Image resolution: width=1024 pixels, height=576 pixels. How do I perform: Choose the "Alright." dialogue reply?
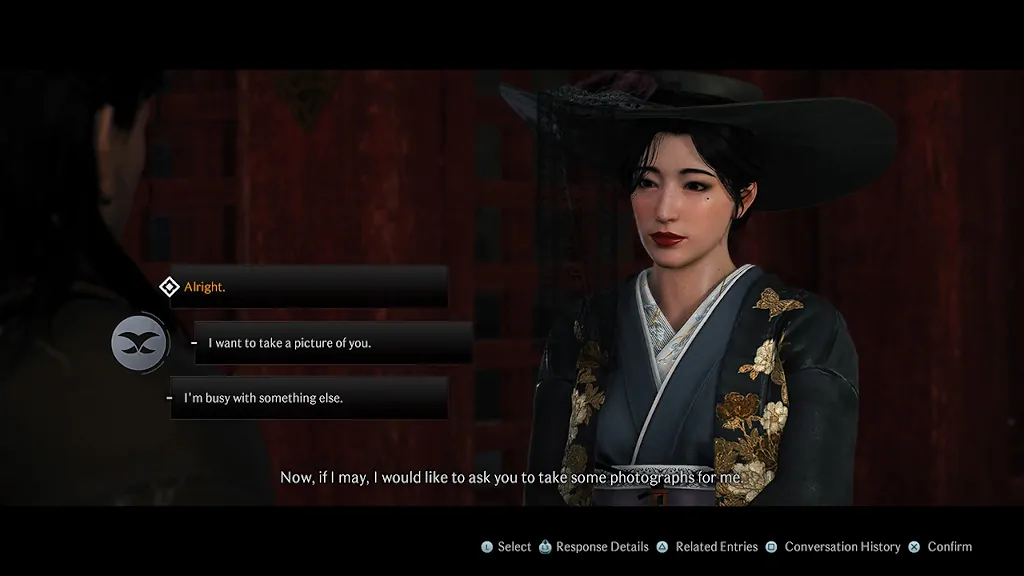pos(205,287)
